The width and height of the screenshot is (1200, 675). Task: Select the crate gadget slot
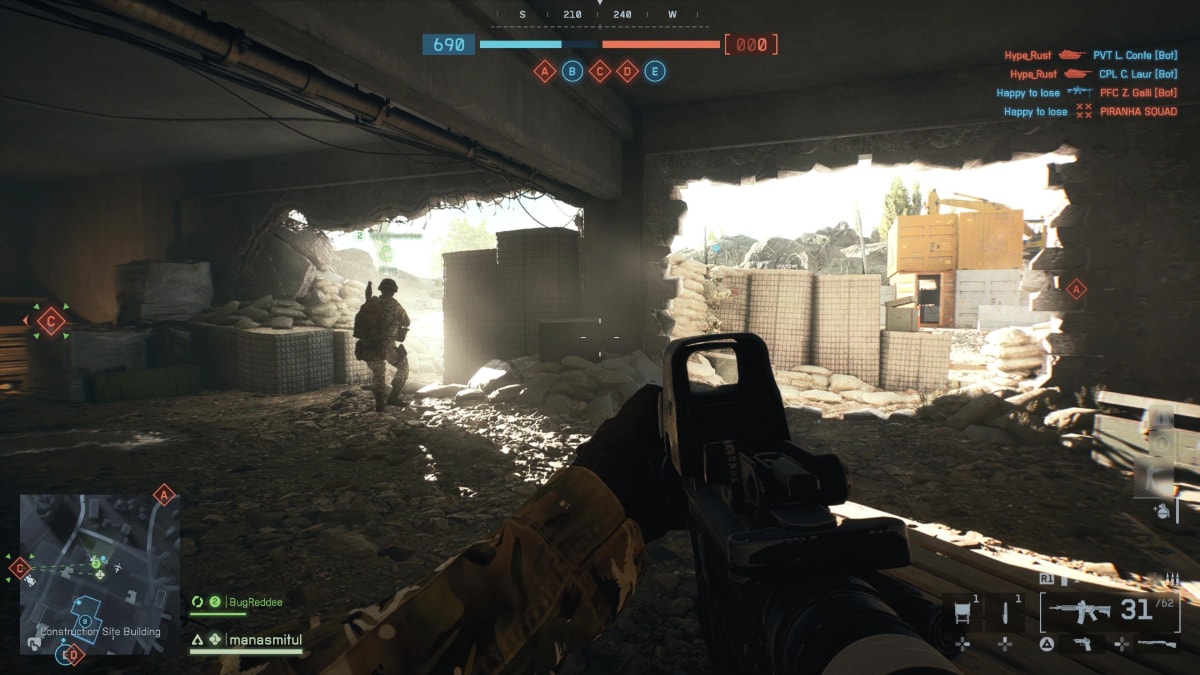click(964, 611)
